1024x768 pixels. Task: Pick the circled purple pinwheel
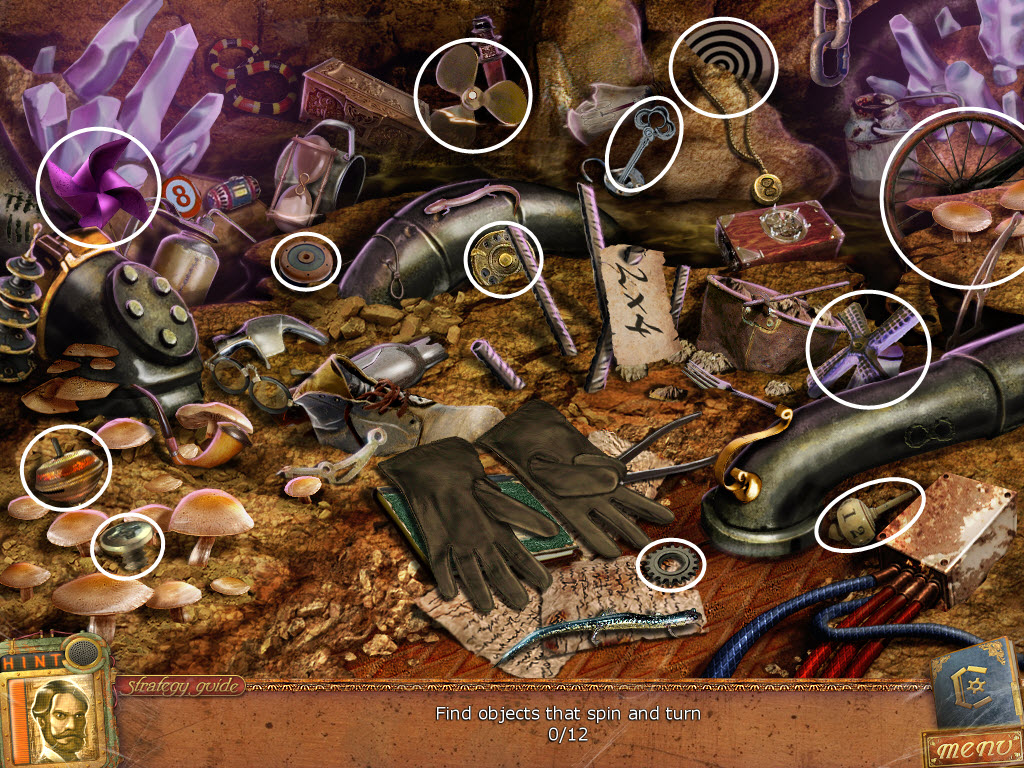pos(97,185)
